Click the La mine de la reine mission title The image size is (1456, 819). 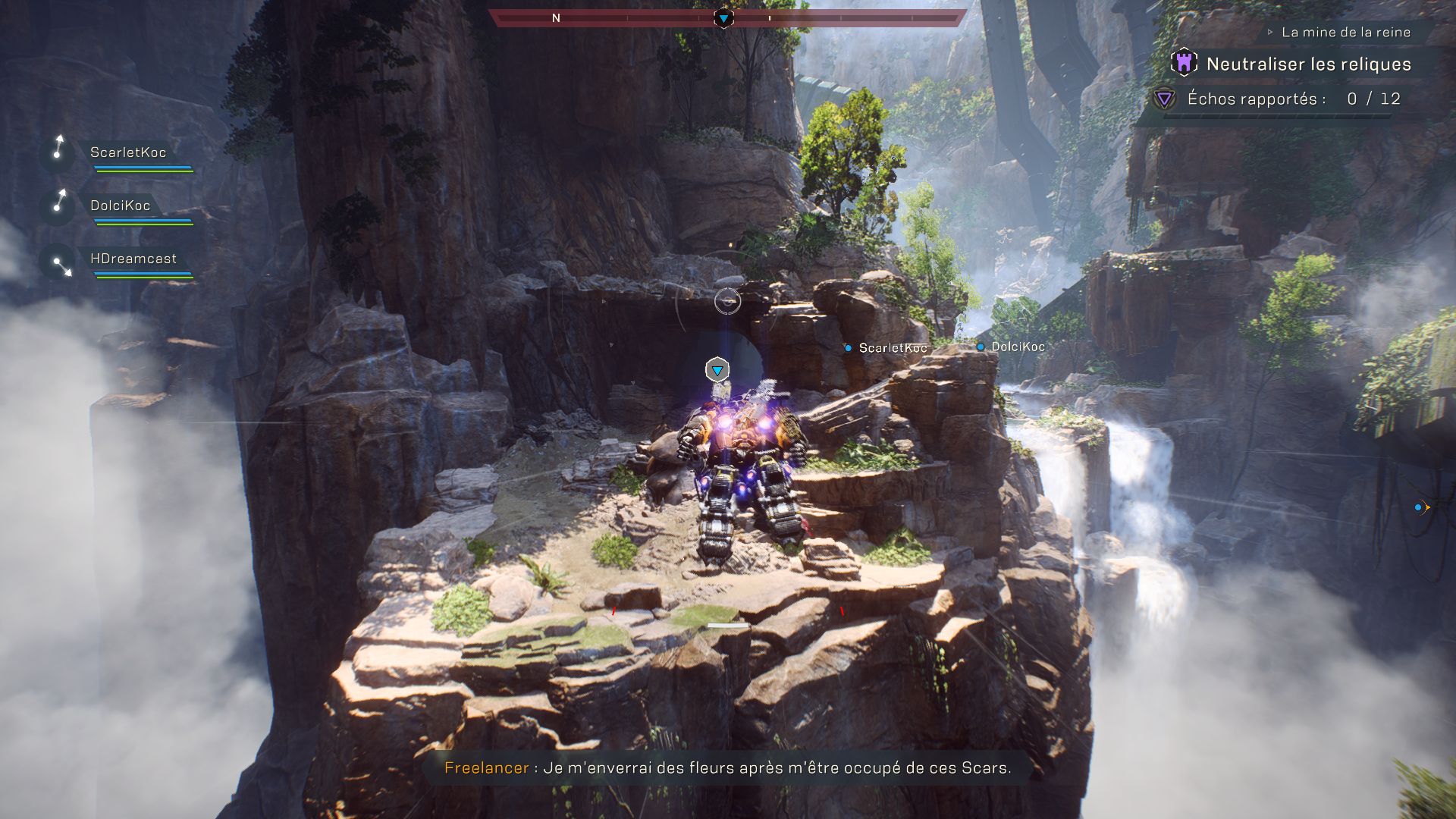1345,32
